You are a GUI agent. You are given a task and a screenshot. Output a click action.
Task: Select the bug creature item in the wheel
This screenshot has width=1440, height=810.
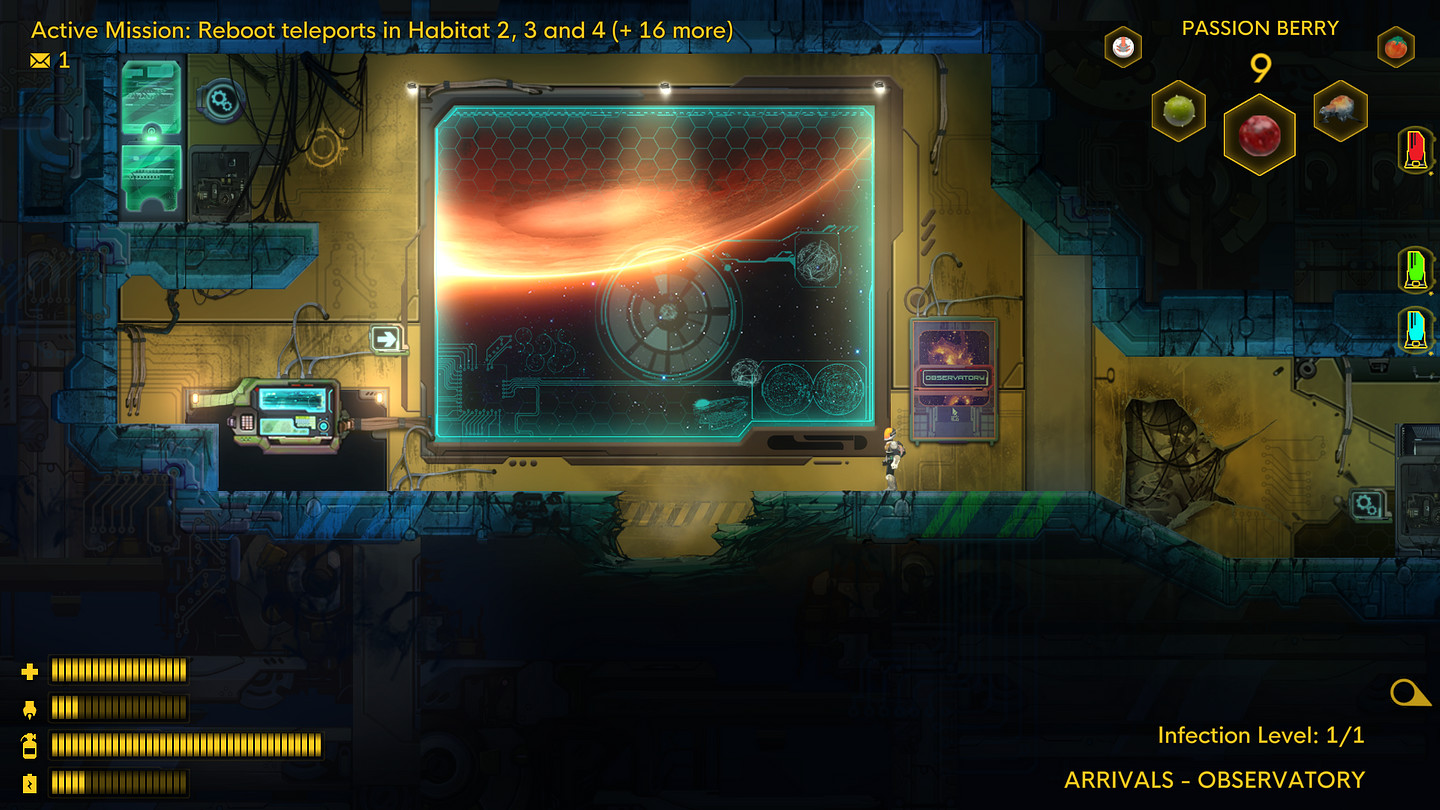pyautogui.click(x=1340, y=111)
